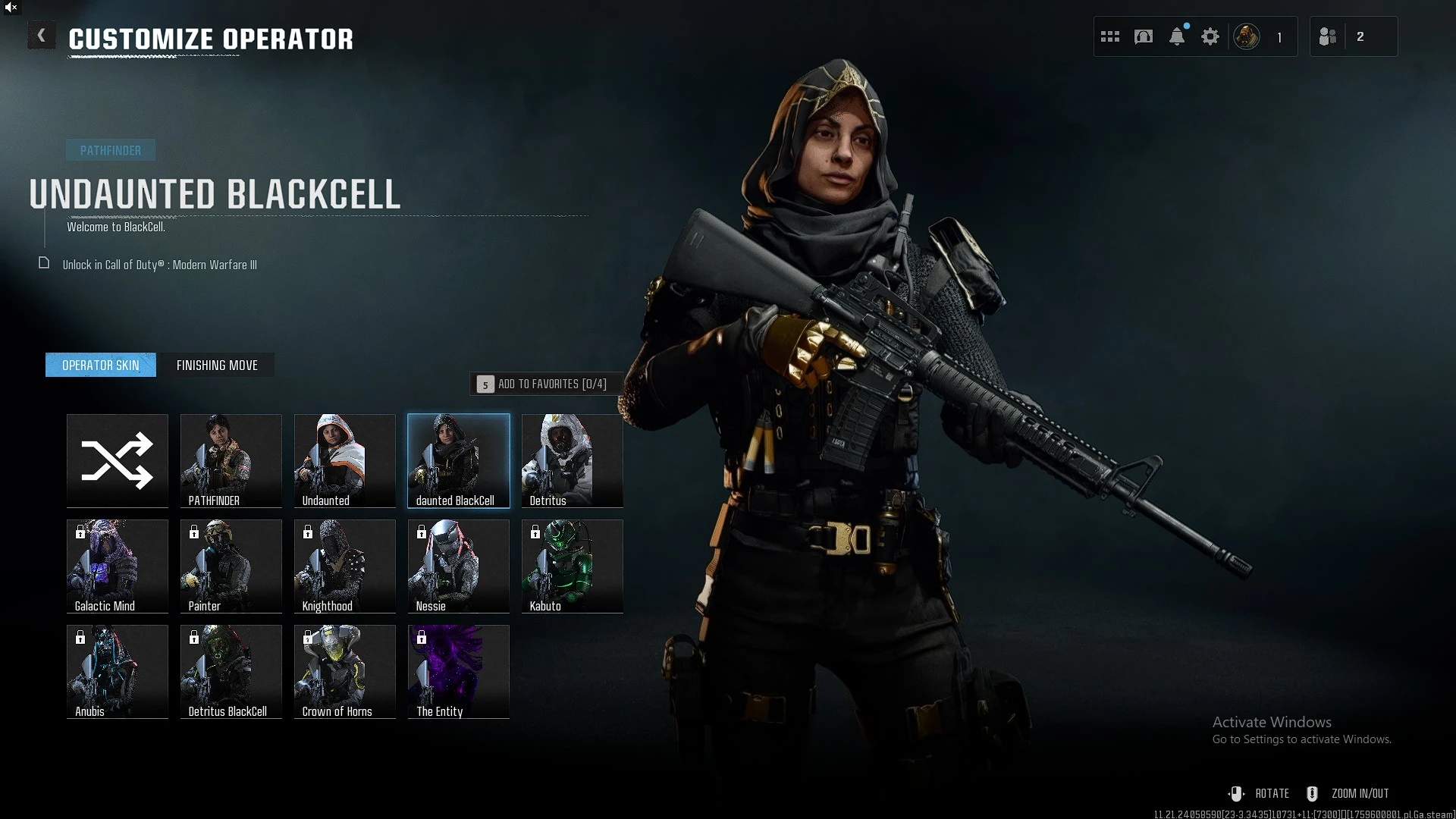Viewport: 1456px width, 819px height.
Task: Select the Painter skin tile
Action: (231, 566)
